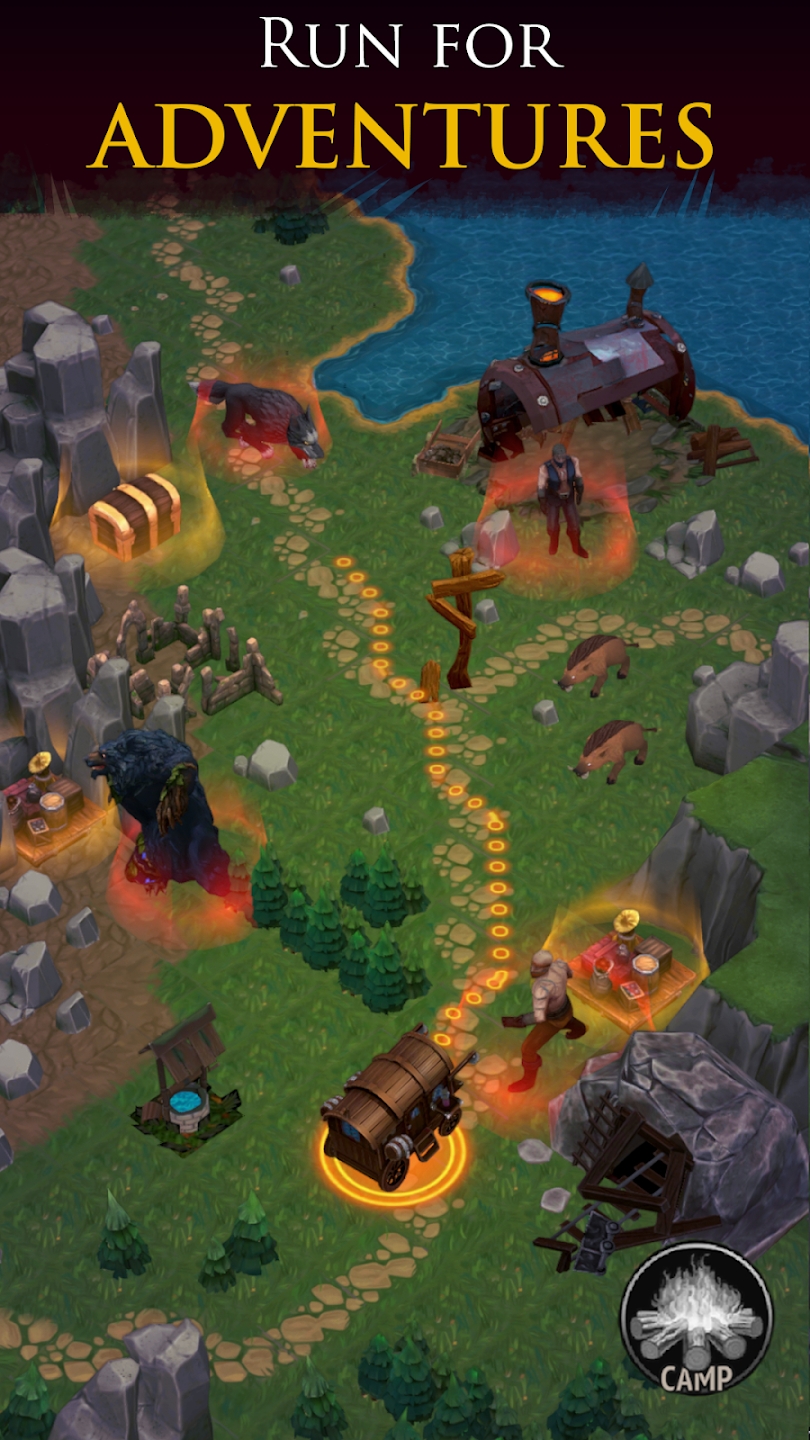Choose the glowing treasure chest node

[134, 512]
